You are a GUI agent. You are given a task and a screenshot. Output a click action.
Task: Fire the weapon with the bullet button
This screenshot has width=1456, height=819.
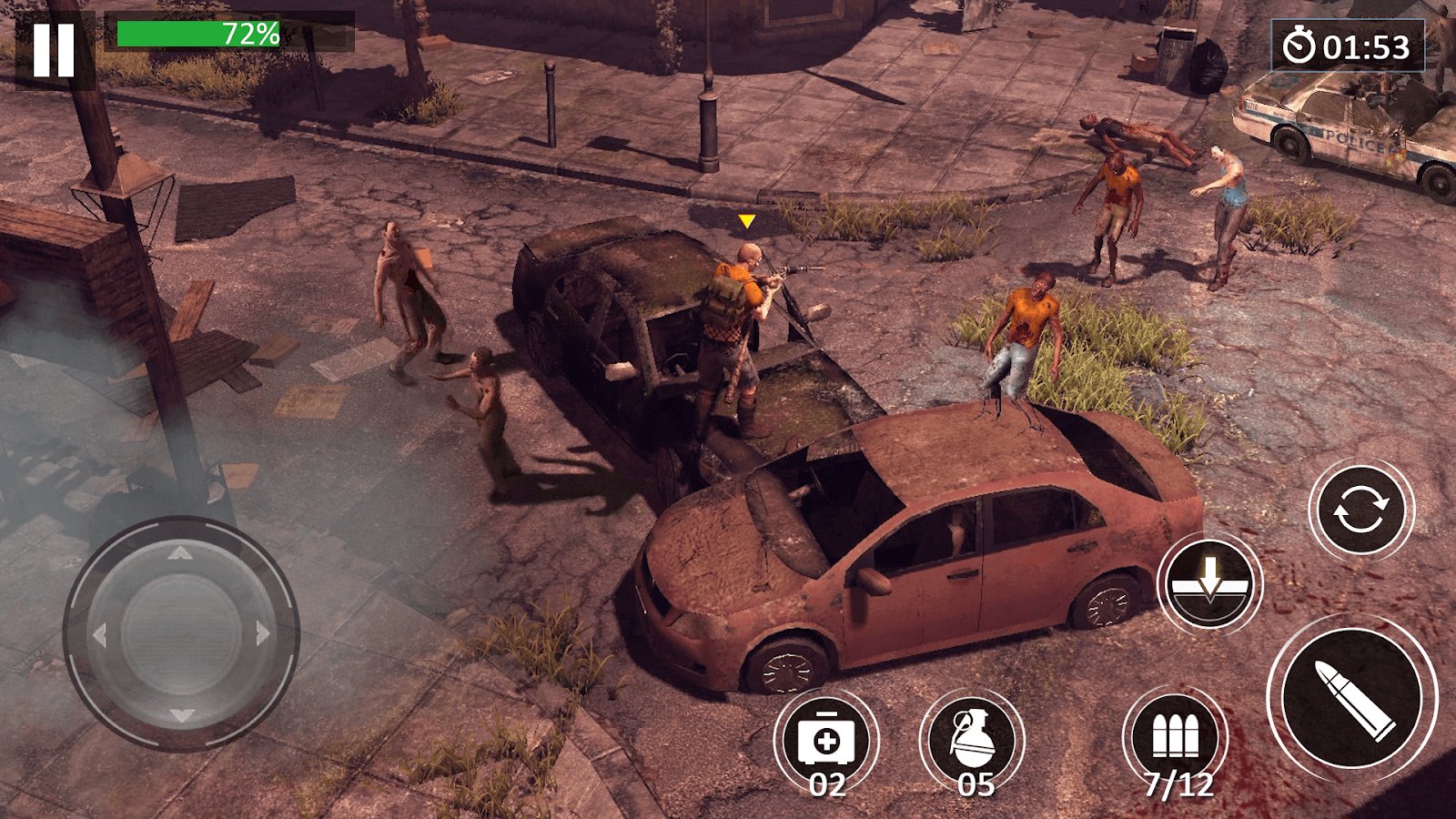pyautogui.click(x=1353, y=698)
